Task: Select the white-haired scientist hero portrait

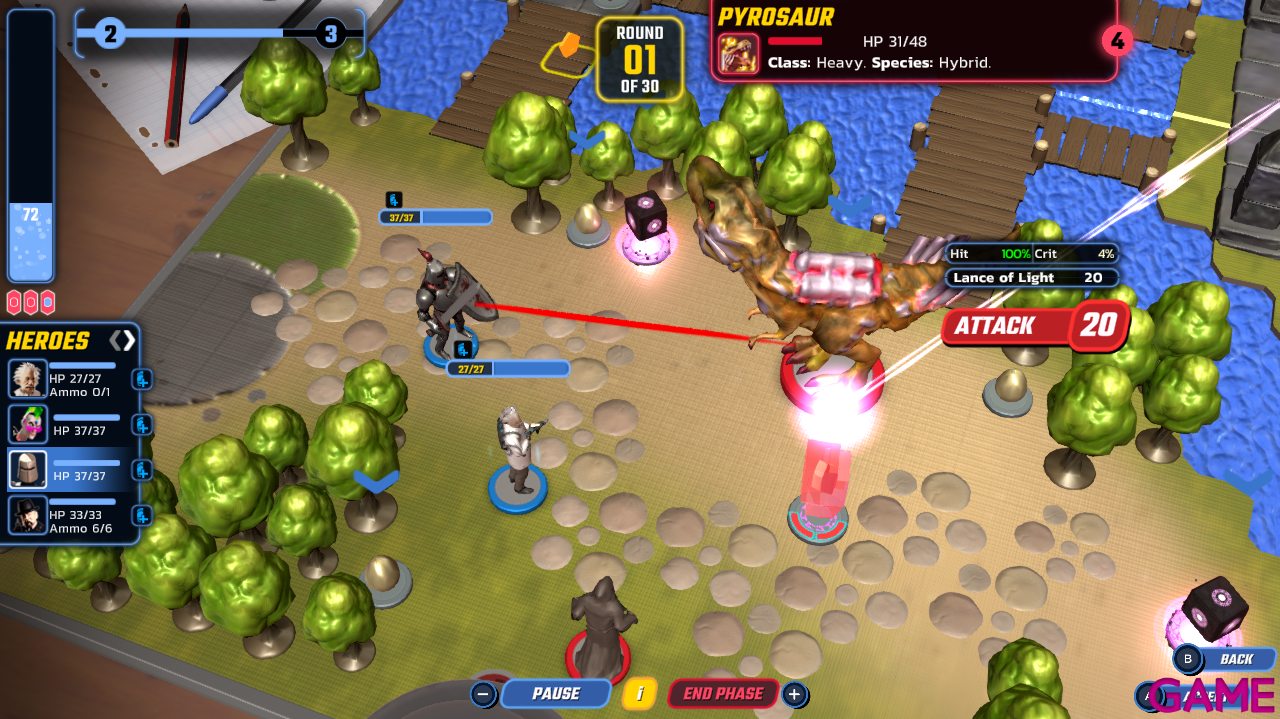Action: coord(27,379)
